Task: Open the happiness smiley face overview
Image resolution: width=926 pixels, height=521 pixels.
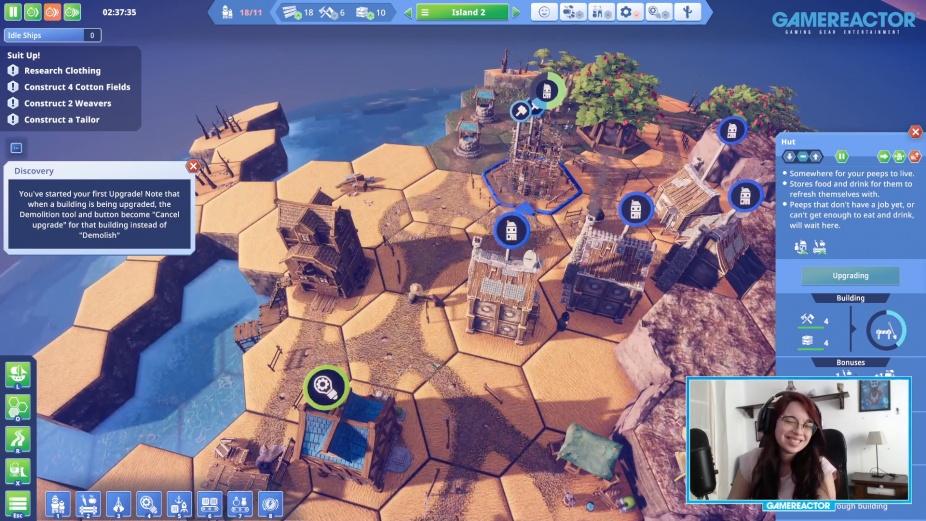Action: (544, 13)
